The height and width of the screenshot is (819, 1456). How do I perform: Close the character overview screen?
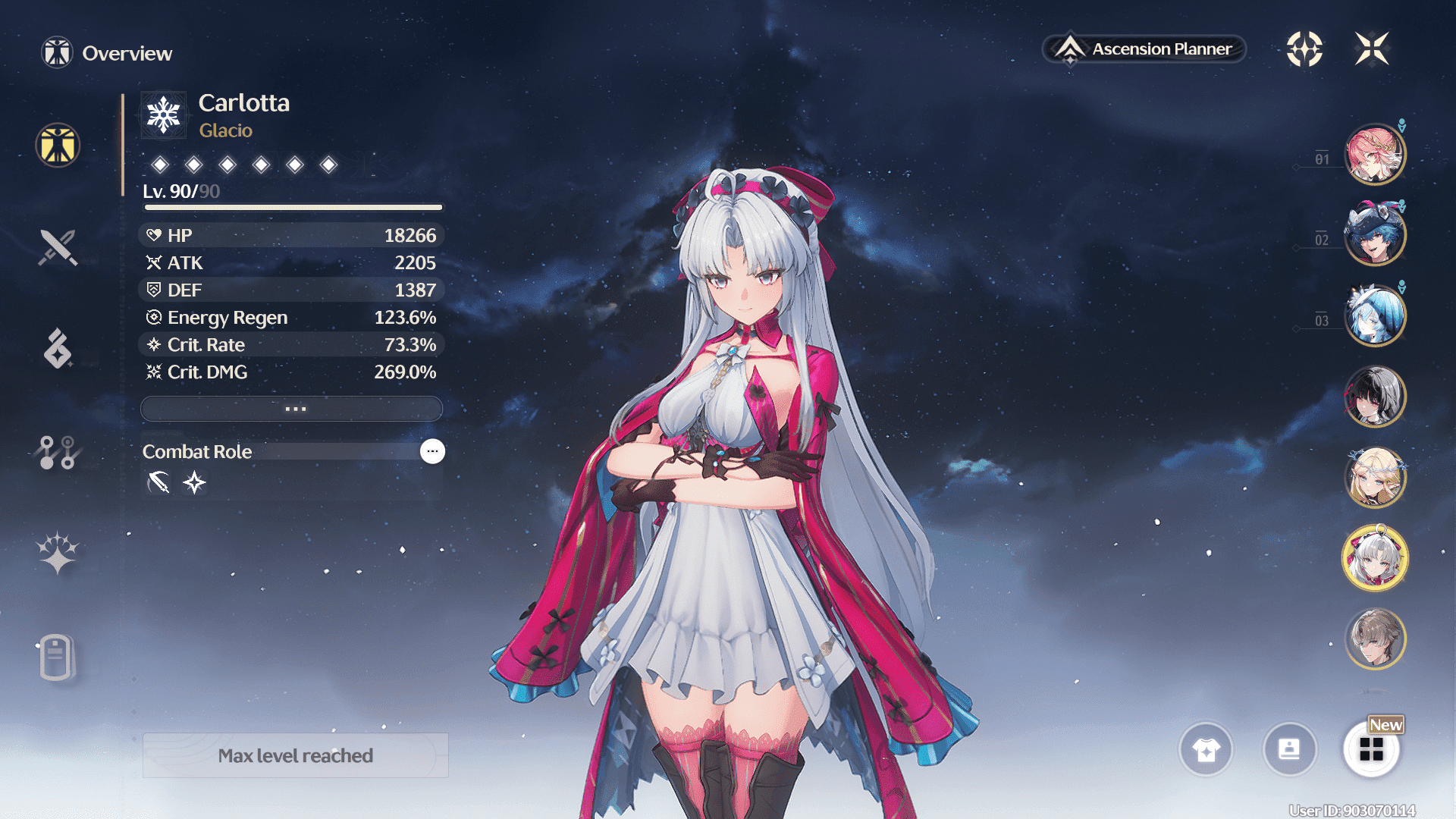coord(1372,49)
